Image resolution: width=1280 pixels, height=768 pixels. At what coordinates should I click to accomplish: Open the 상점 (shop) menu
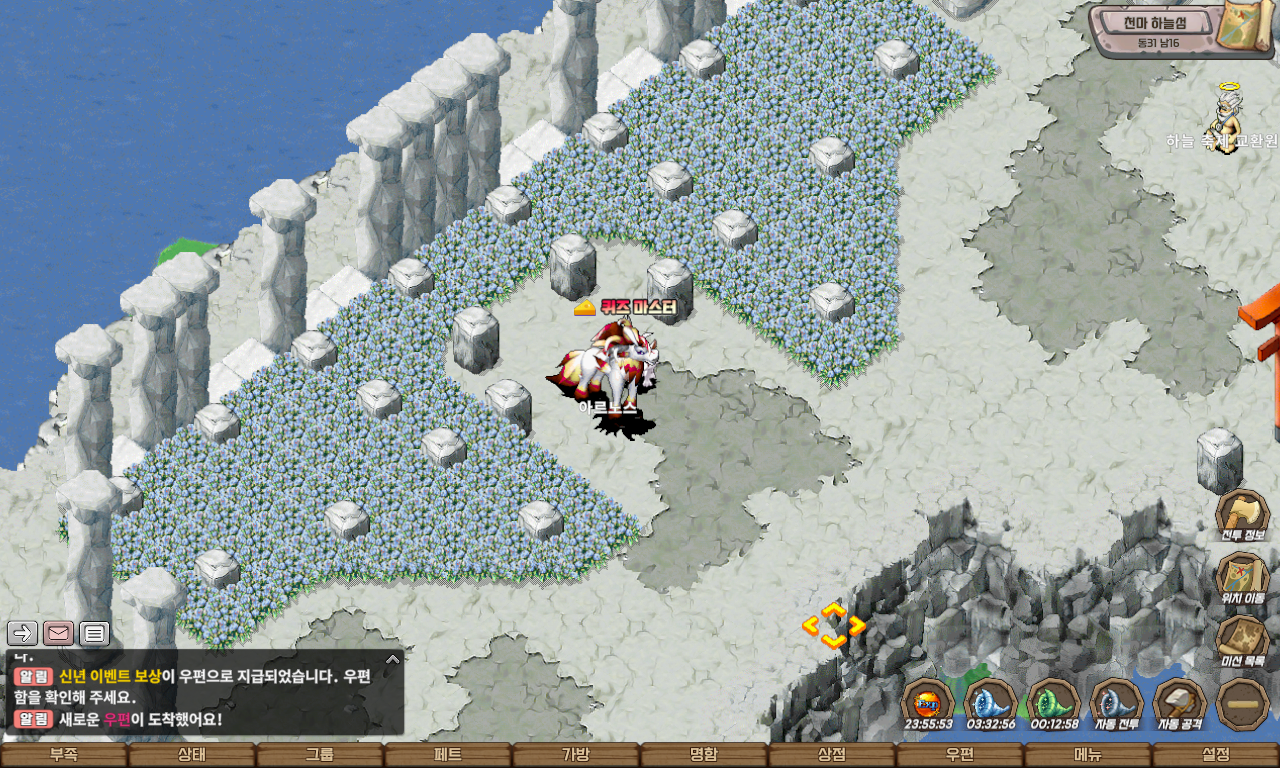832,755
